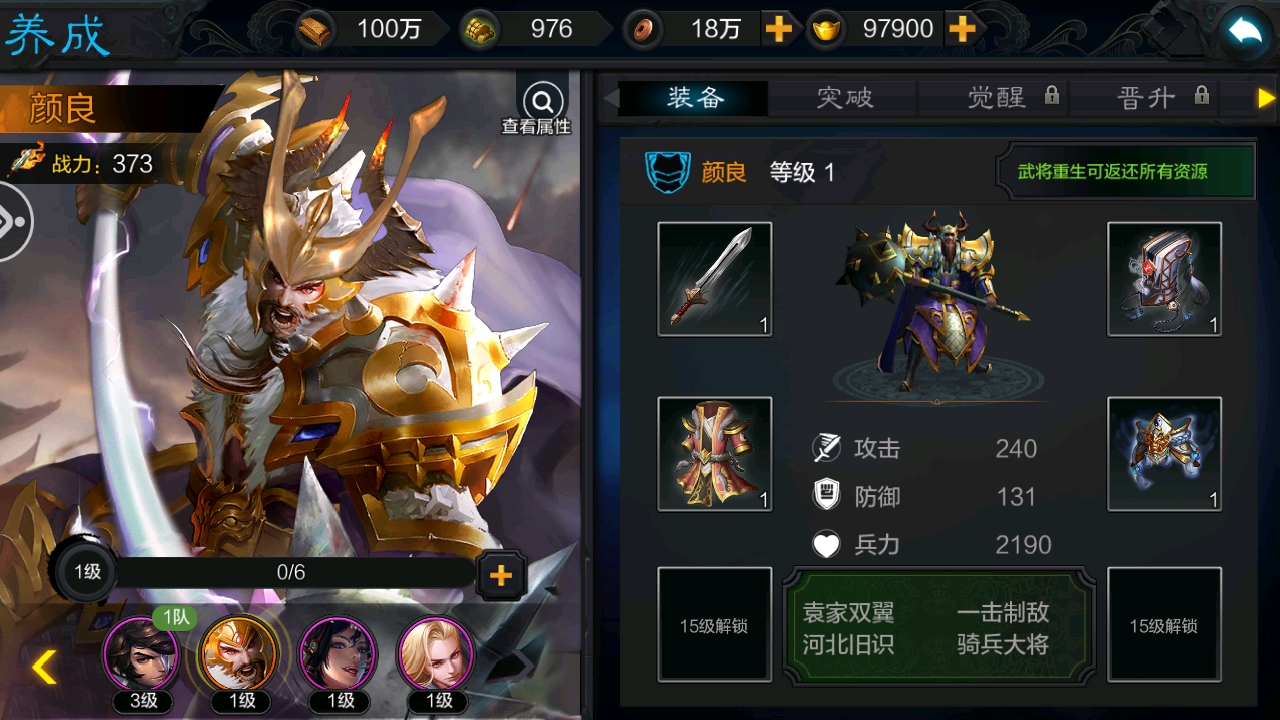The image size is (1280, 720).
Task: Add more copper coins with plus button
Action: pos(778,29)
